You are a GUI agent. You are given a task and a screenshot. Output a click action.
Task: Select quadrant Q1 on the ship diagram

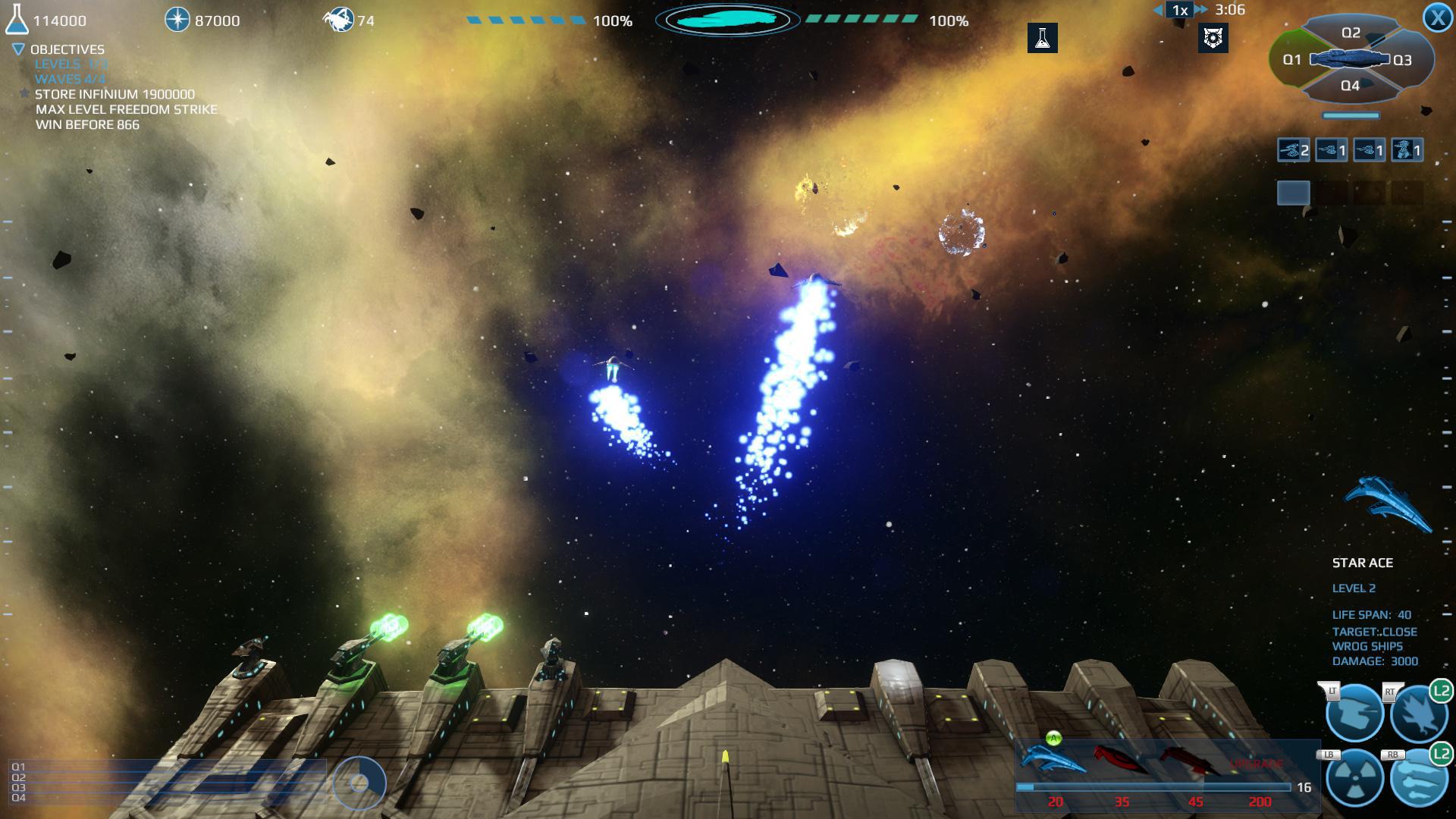[x=1292, y=59]
